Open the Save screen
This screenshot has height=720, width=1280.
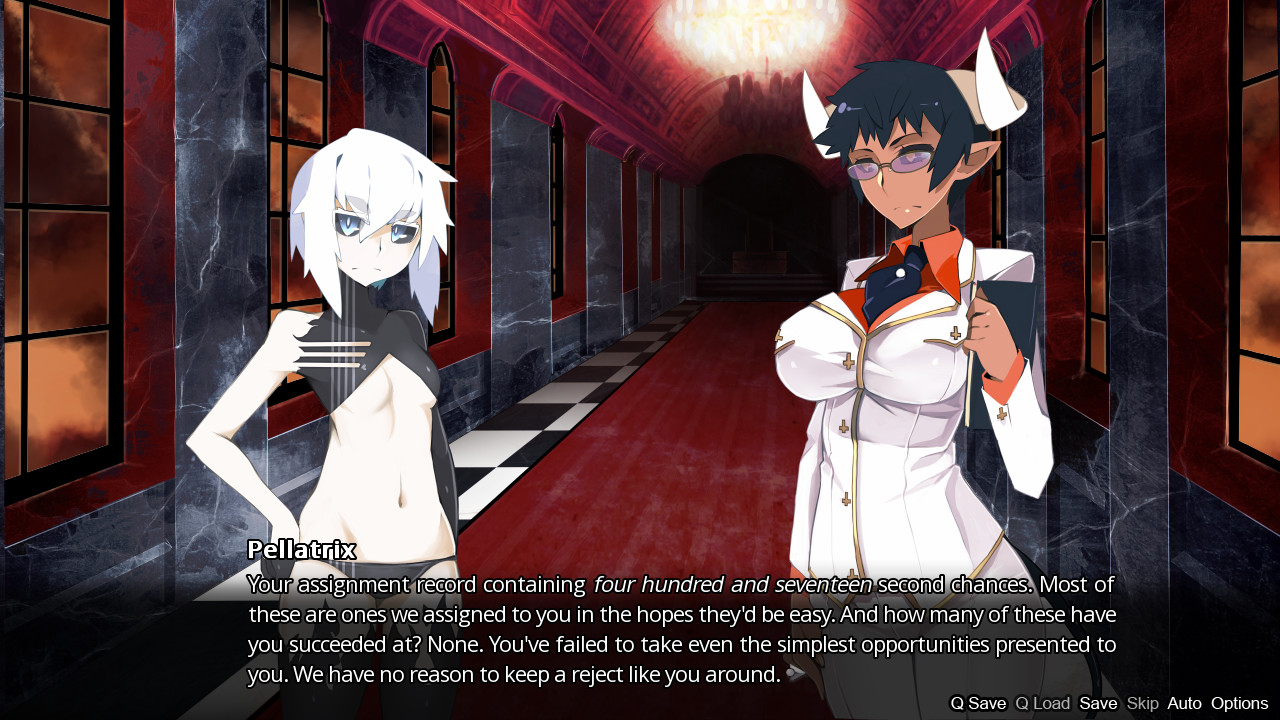1097,703
